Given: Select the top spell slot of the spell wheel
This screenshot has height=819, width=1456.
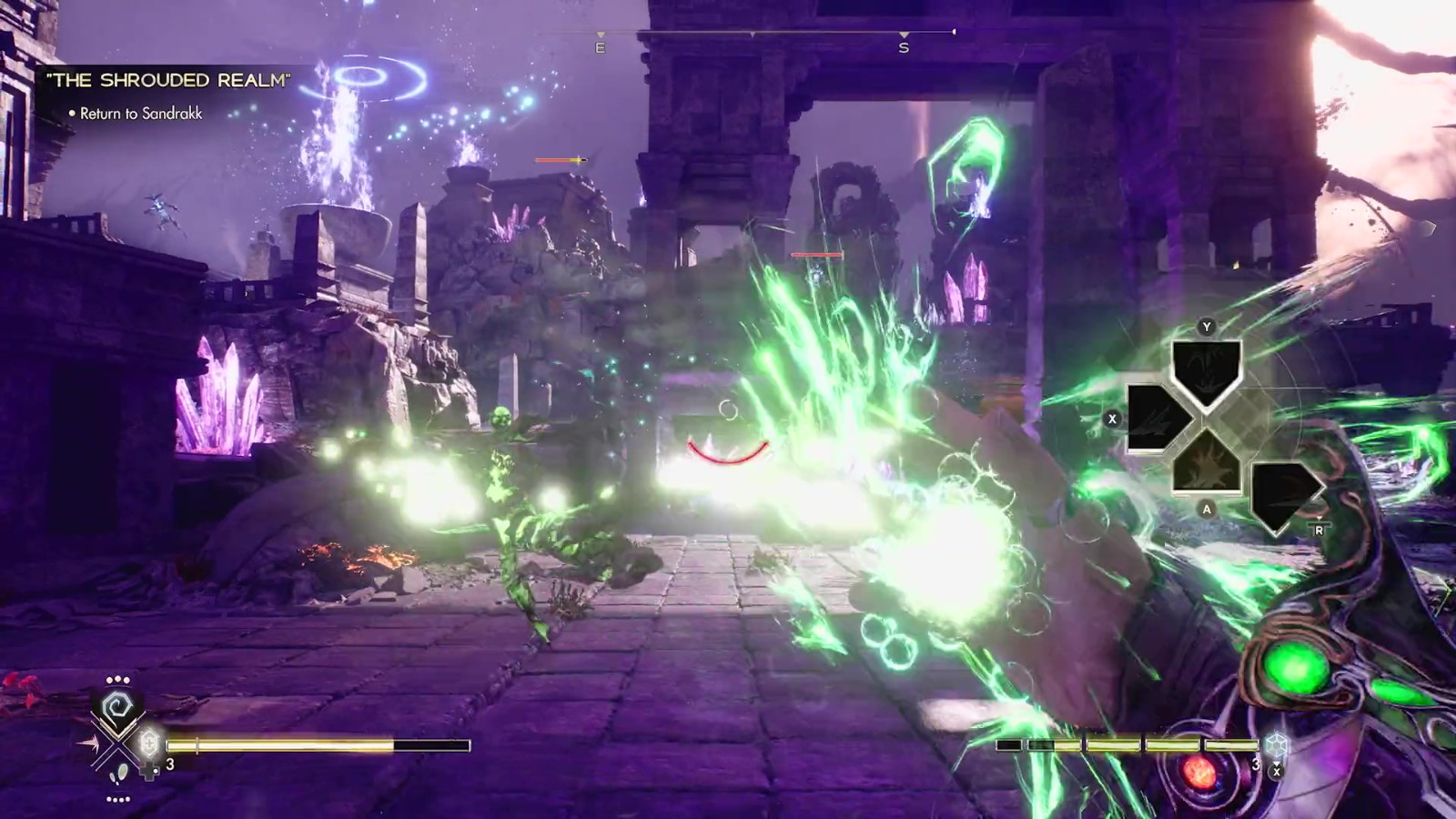Looking at the screenshot, I should point(1206,370).
